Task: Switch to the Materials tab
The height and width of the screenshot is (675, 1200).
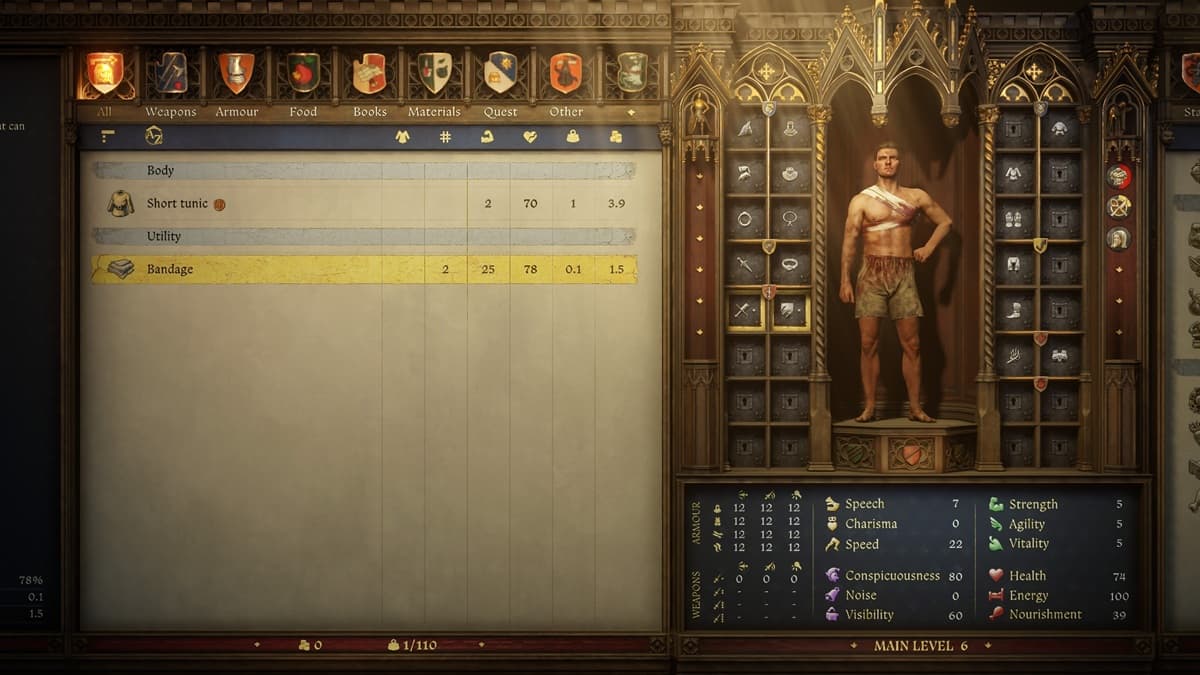Action: pyautogui.click(x=434, y=75)
